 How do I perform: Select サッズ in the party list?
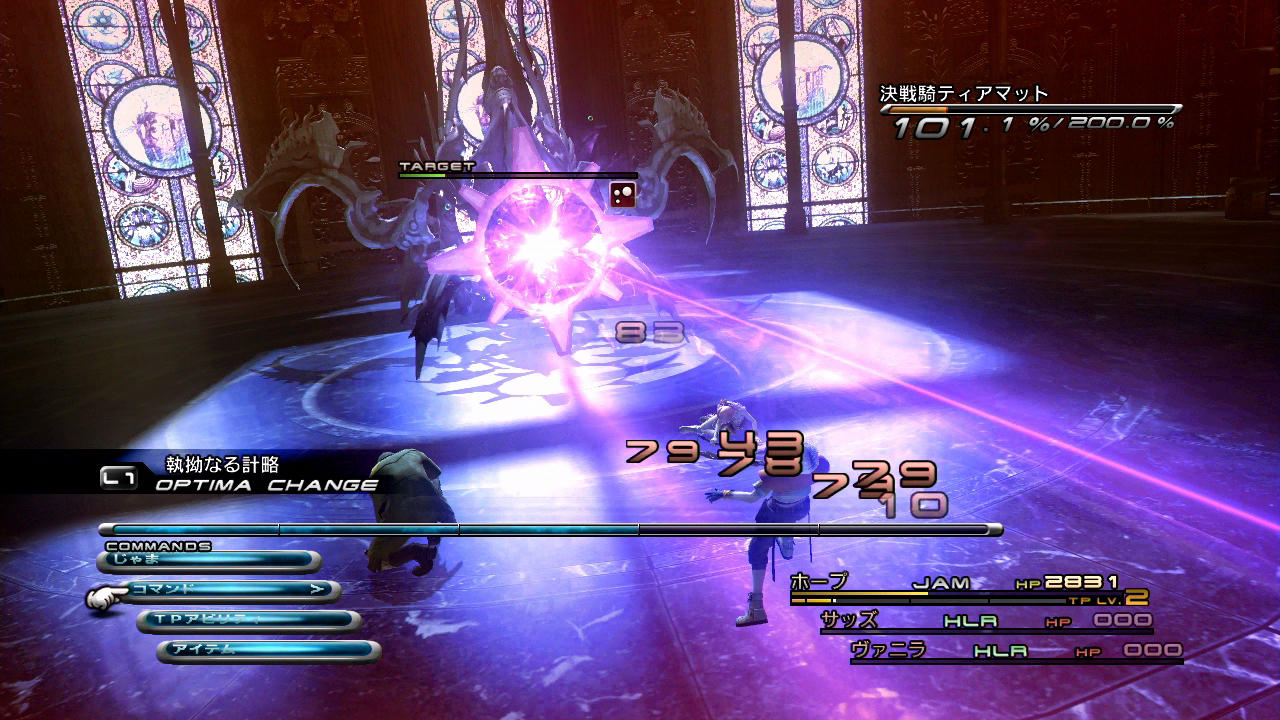point(985,621)
